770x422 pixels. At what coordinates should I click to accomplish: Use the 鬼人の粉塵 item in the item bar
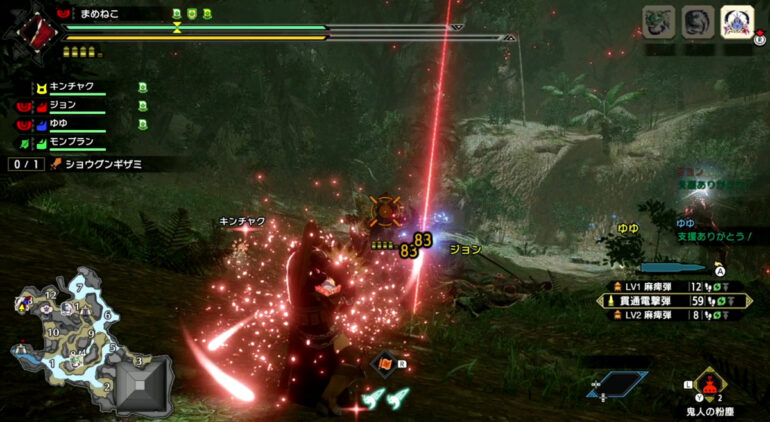point(710,386)
